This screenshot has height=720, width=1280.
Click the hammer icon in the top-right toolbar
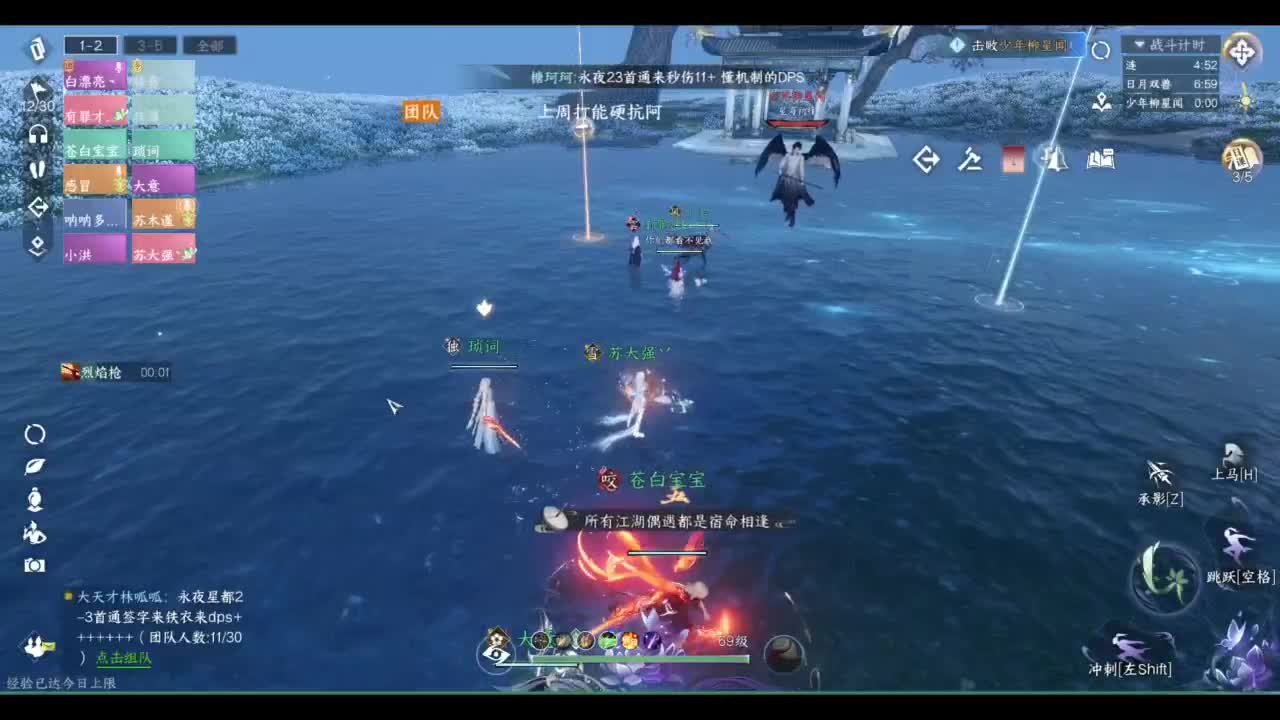tap(970, 159)
